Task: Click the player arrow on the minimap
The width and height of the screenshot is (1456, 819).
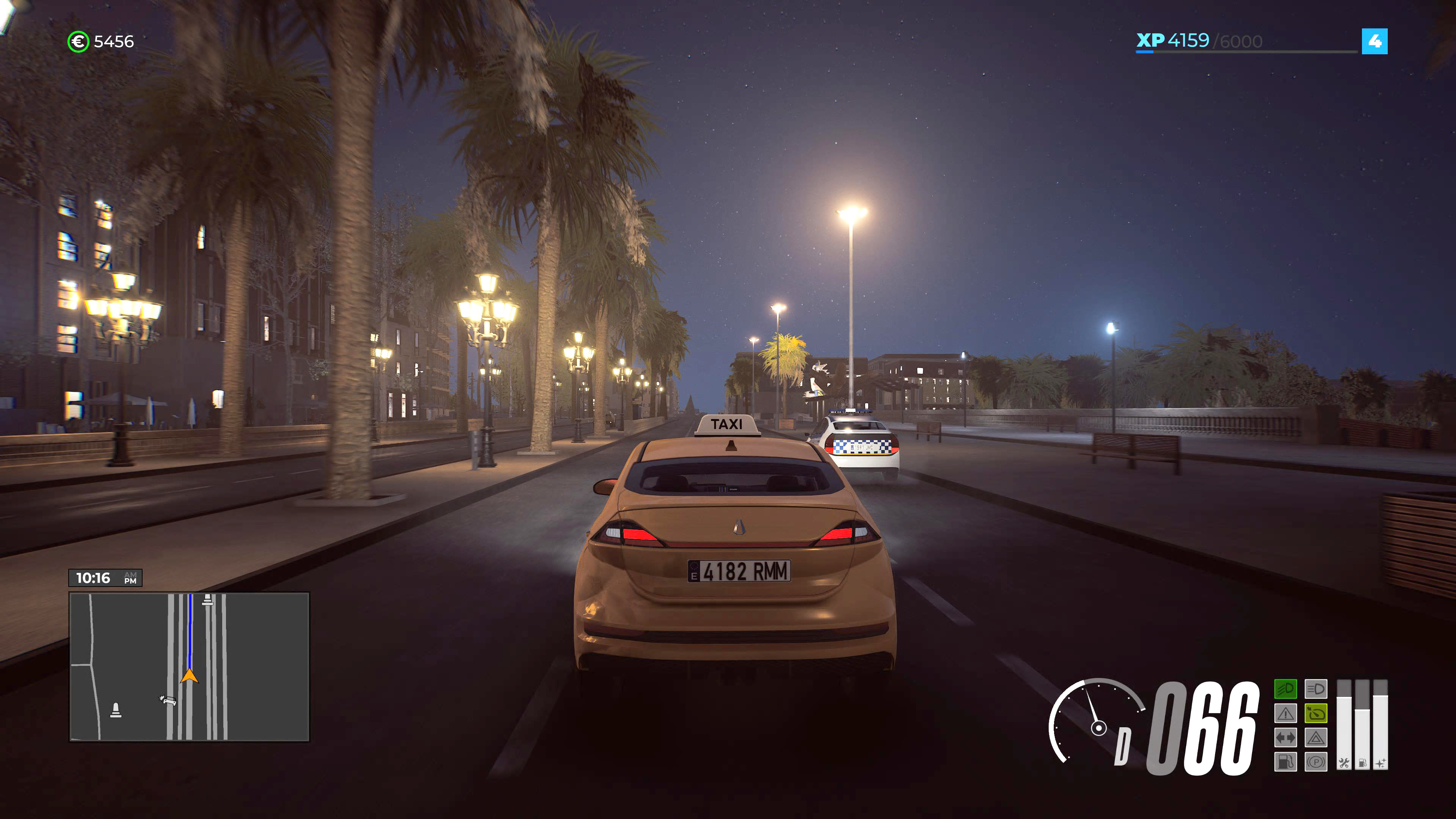Action: click(189, 676)
